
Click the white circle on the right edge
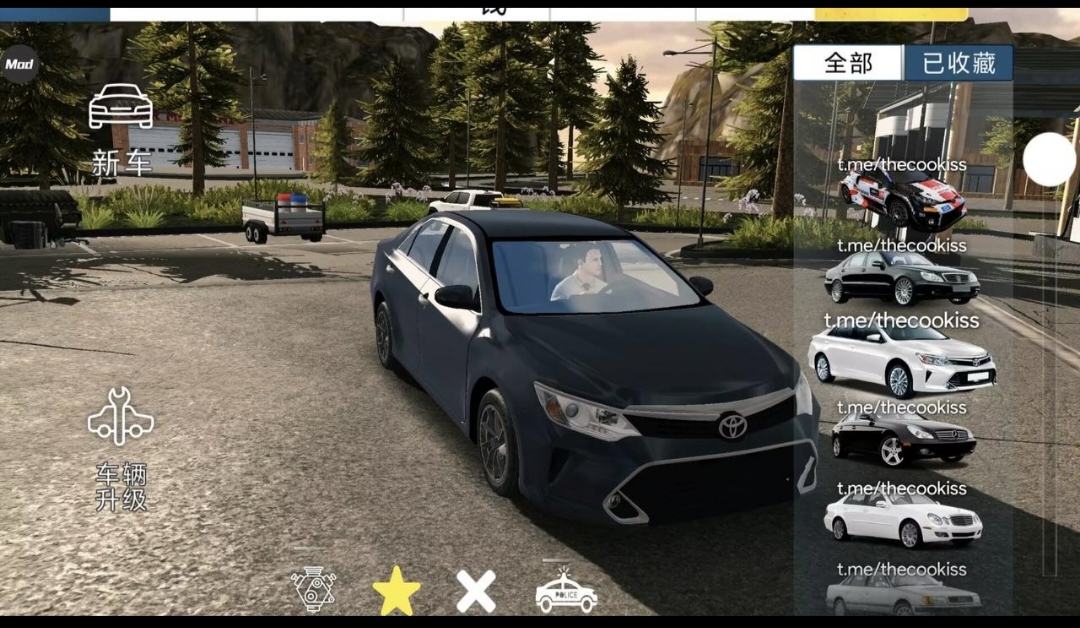click(1049, 160)
